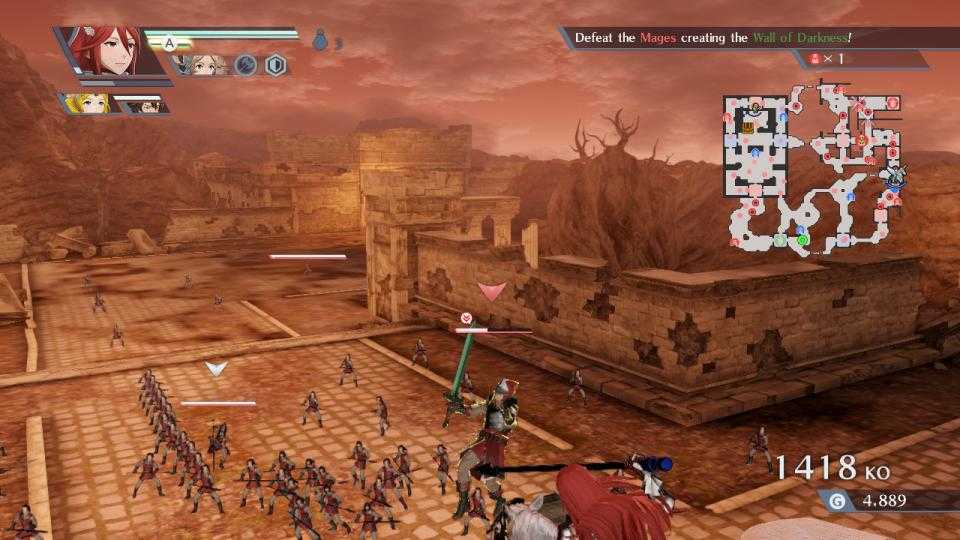Select the dark-haired ally portrait

pyautogui.click(x=140, y=104)
